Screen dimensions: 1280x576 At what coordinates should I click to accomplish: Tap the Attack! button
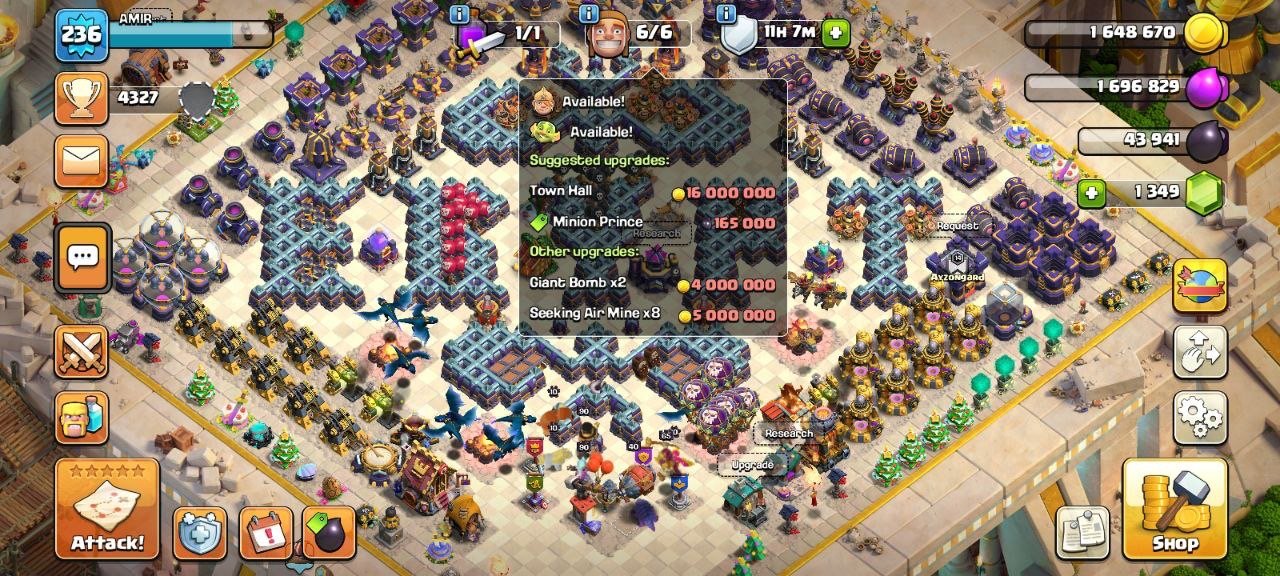point(107,509)
